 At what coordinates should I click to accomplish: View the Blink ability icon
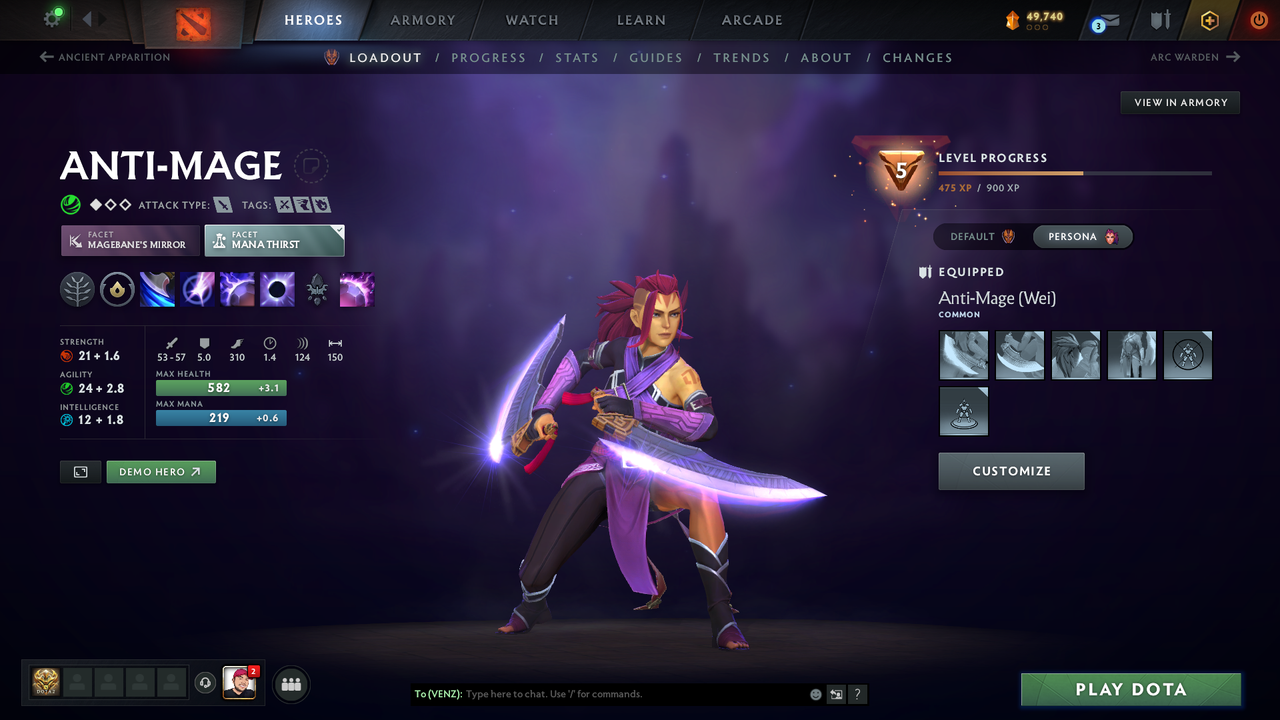click(x=197, y=289)
